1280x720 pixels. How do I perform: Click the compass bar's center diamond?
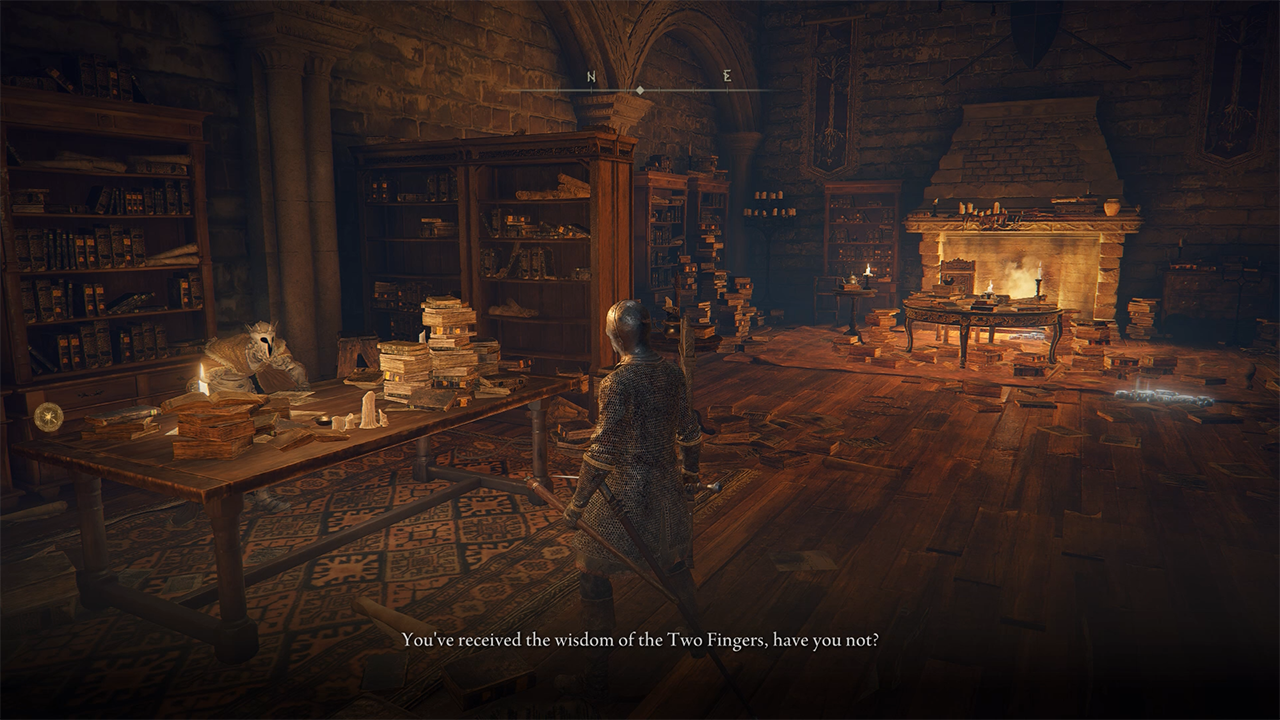[640, 91]
